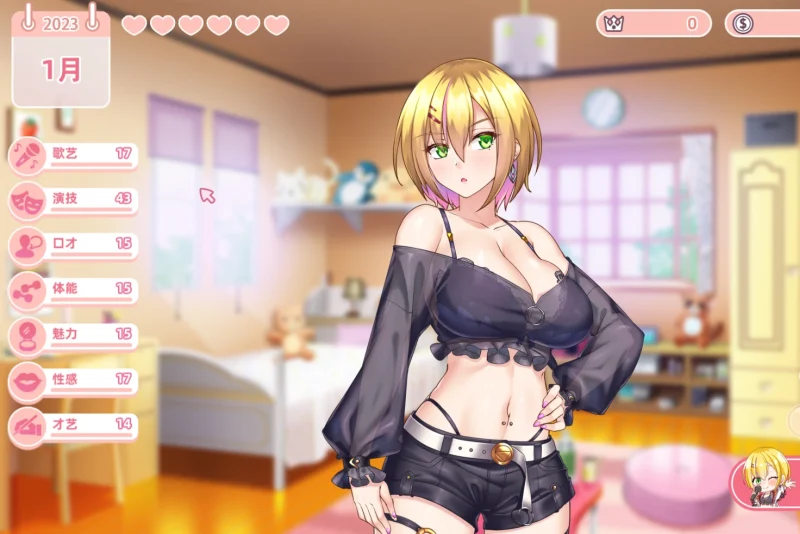Select the 才艺 talent stat icon

(26, 425)
